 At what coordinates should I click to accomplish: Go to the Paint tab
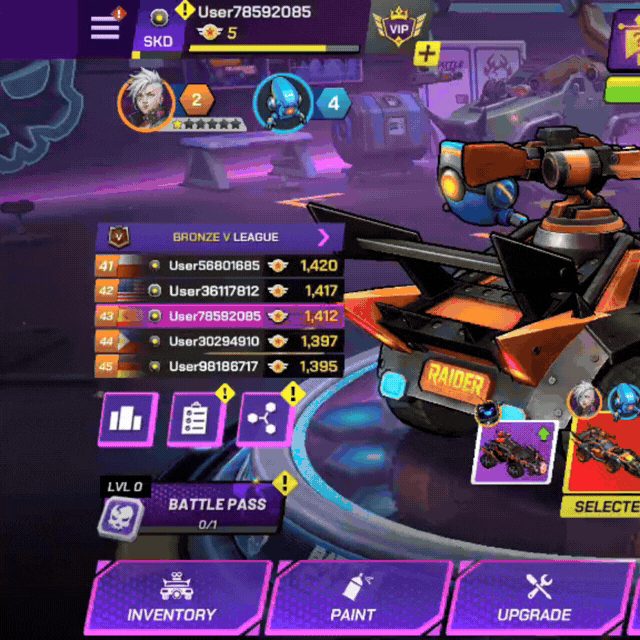[x=353, y=598]
